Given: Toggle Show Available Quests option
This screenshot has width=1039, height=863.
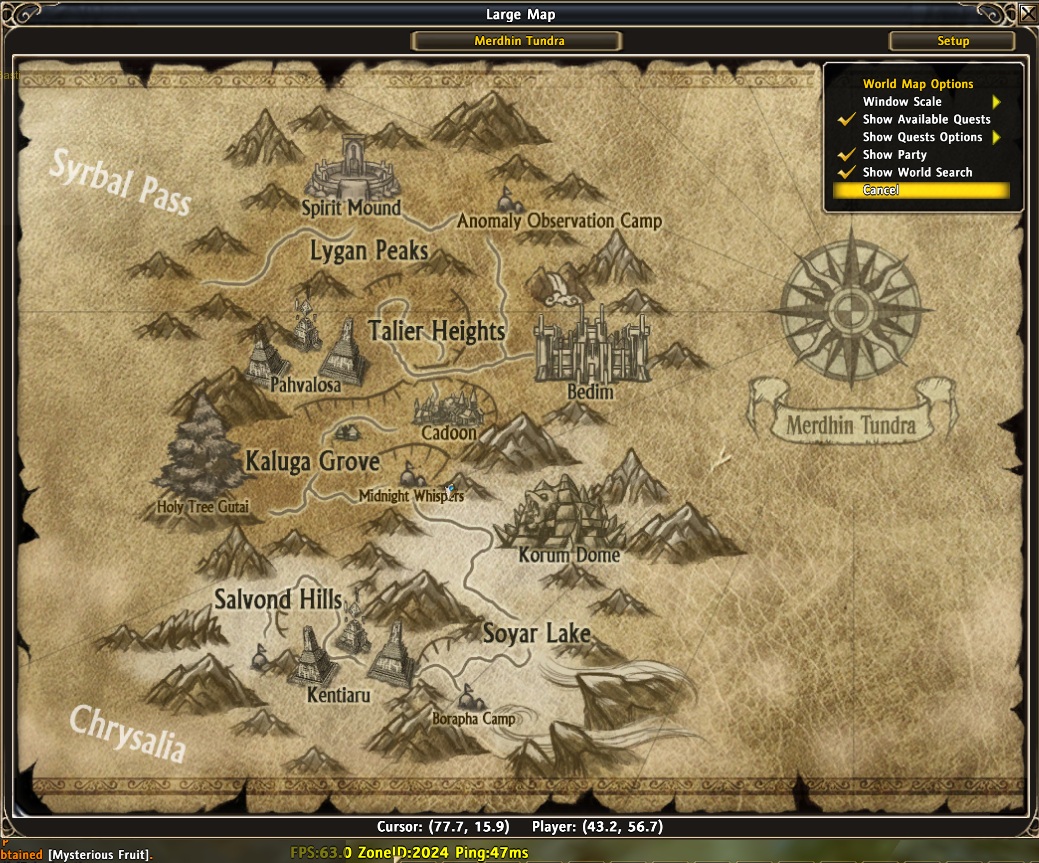Looking at the screenshot, I should (926, 119).
